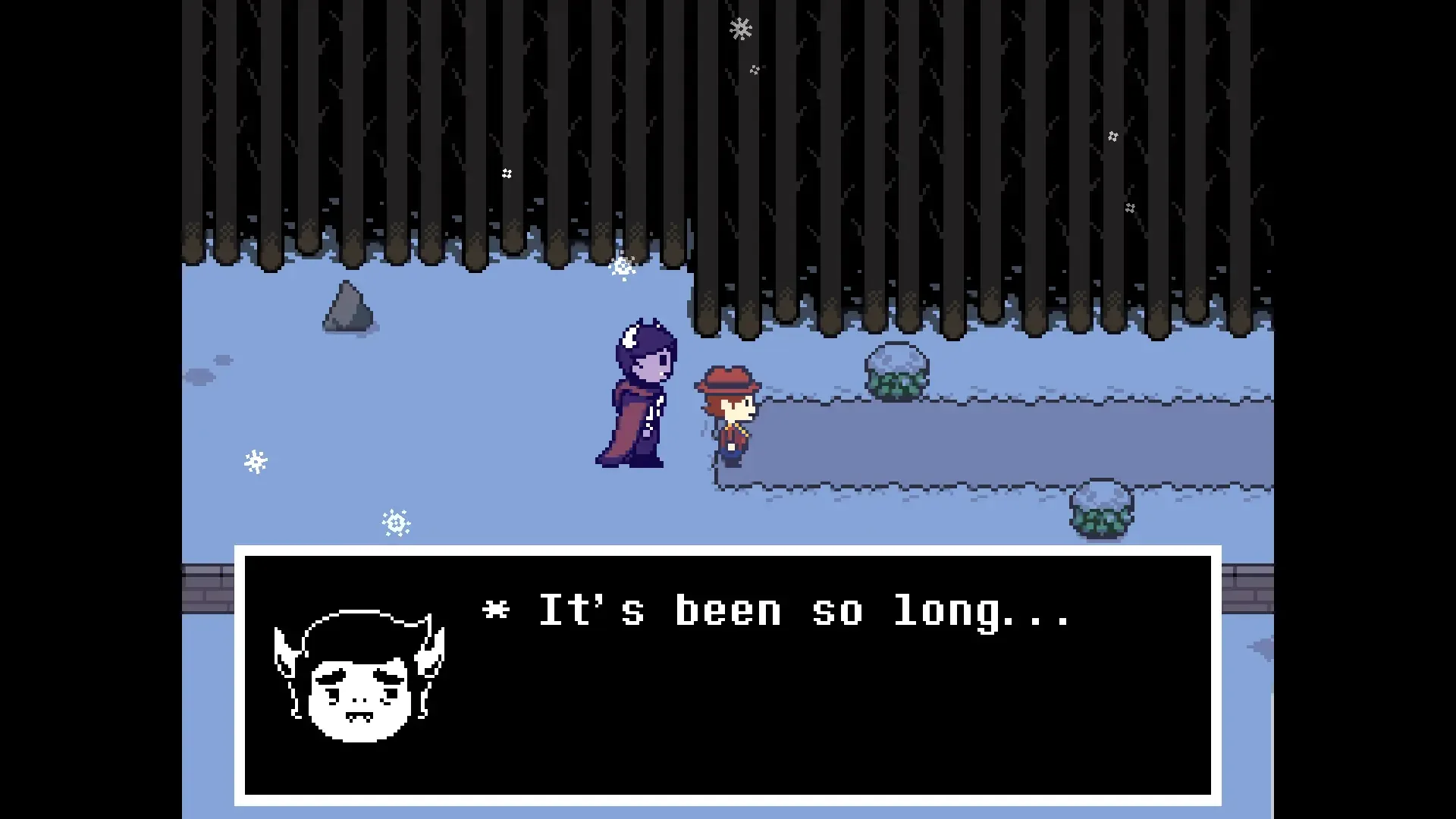Click the snowflake on the left snowfield
Viewport: 1456px width, 819px height.
click(x=256, y=460)
